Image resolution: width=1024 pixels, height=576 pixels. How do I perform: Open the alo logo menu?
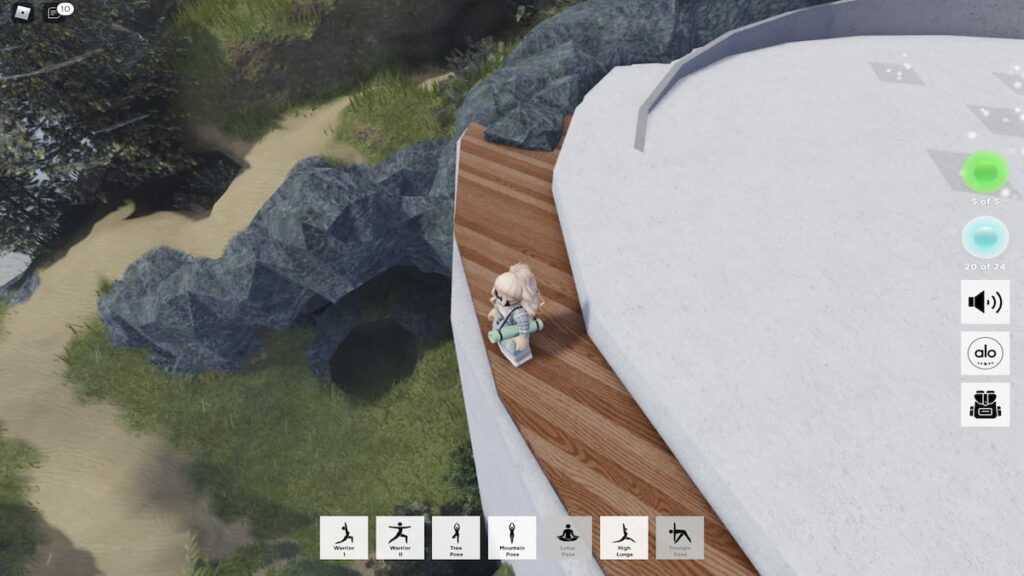pyautogui.click(x=985, y=353)
